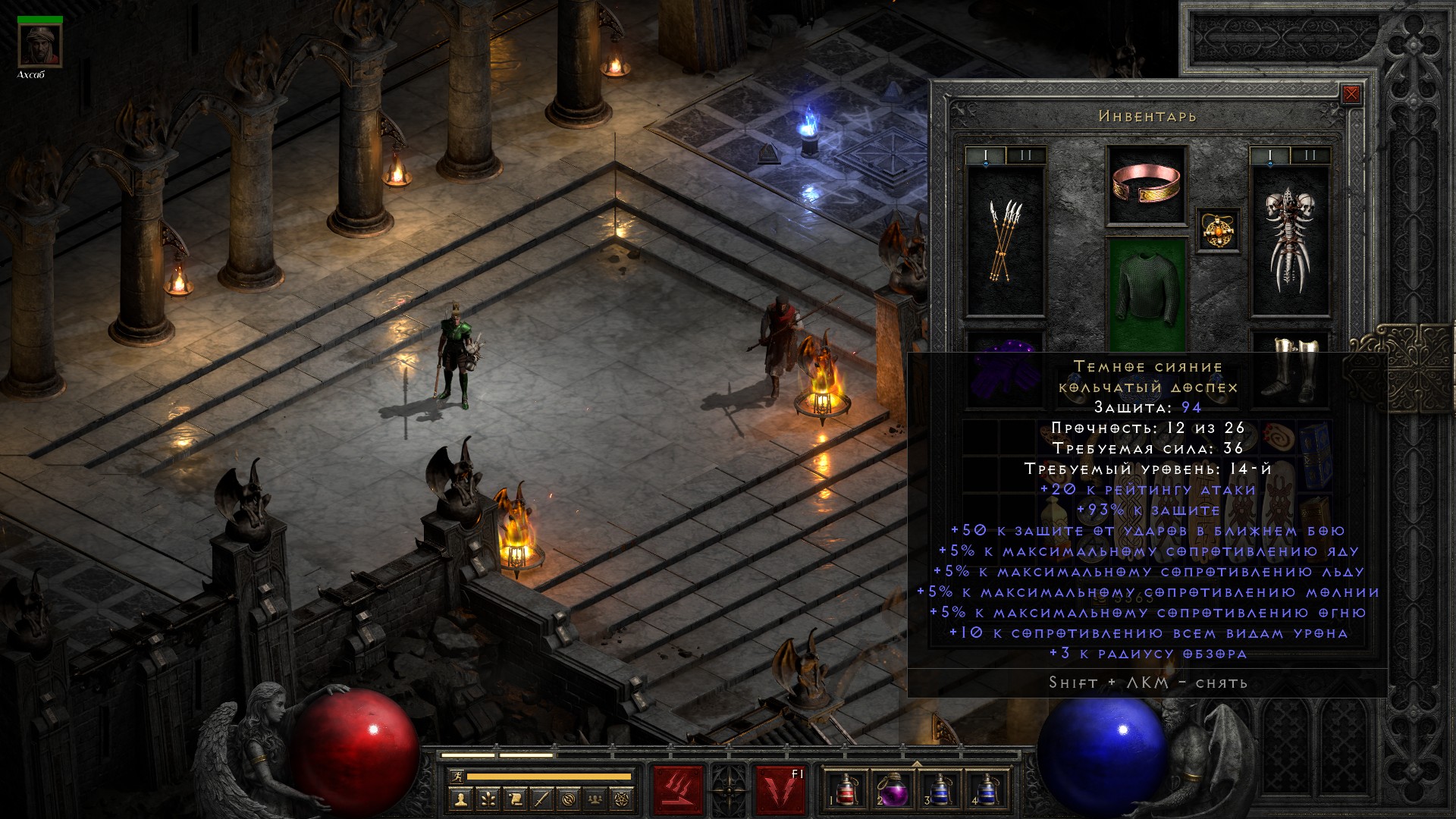
Task: Open the skill tree branch icon
Action: click(487, 799)
